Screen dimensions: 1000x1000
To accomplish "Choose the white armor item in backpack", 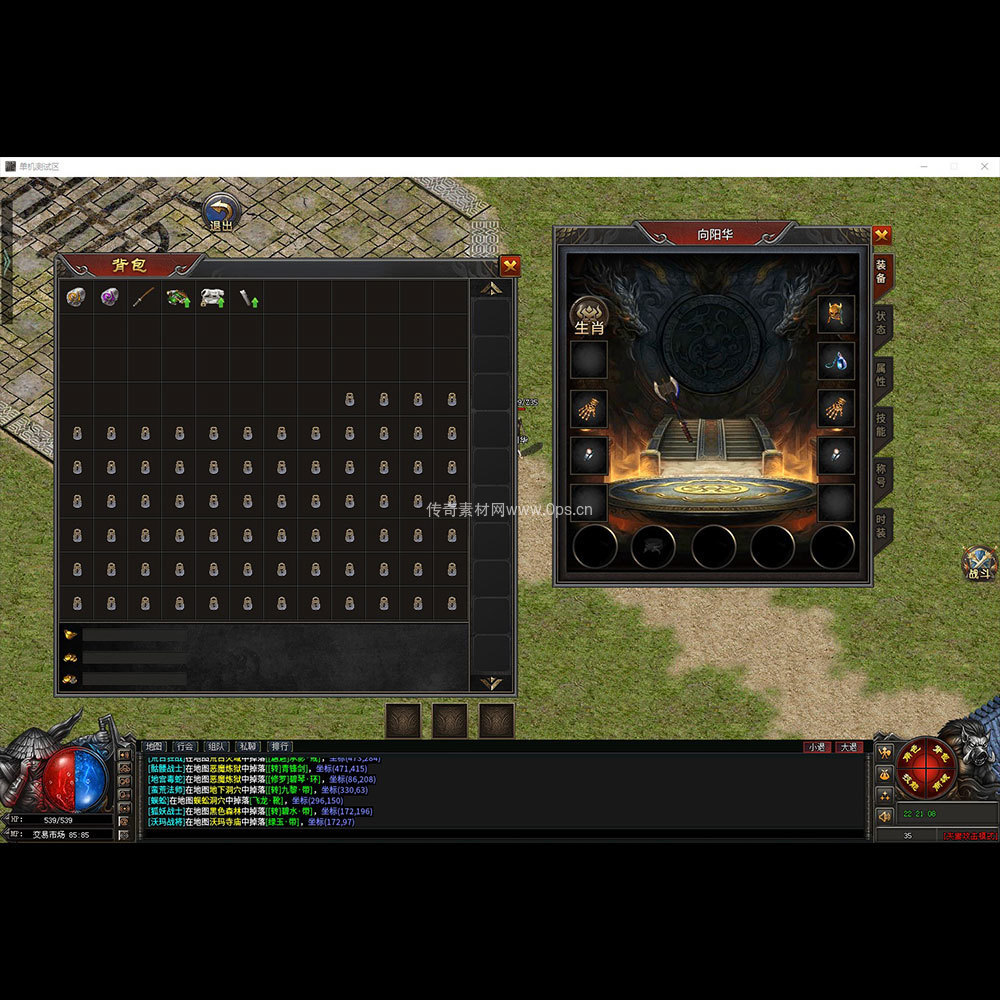I will (x=212, y=297).
